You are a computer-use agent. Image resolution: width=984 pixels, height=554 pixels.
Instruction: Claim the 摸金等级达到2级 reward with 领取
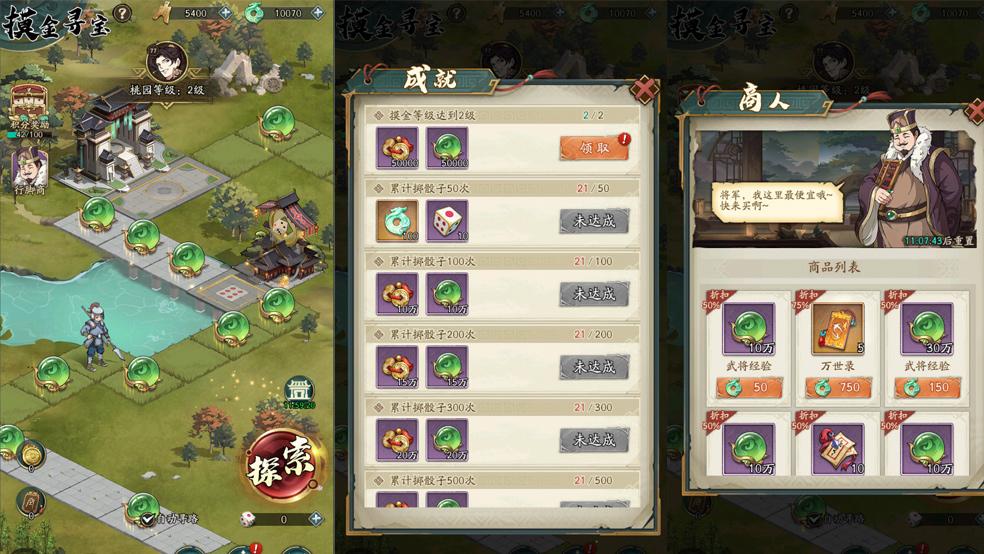pyautogui.click(x=594, y=147)
